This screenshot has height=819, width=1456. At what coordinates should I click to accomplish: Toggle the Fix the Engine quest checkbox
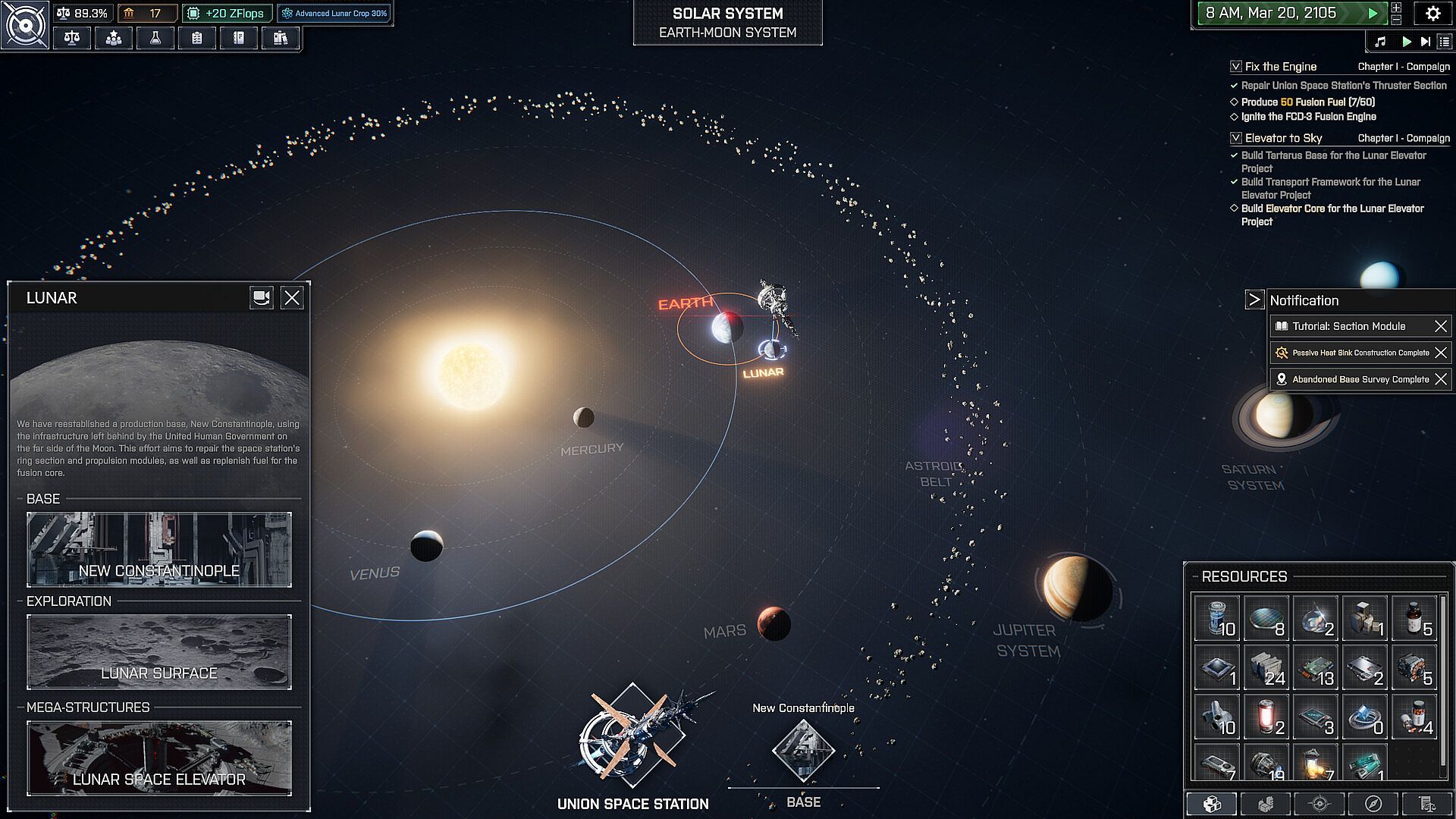[1236, 67]
